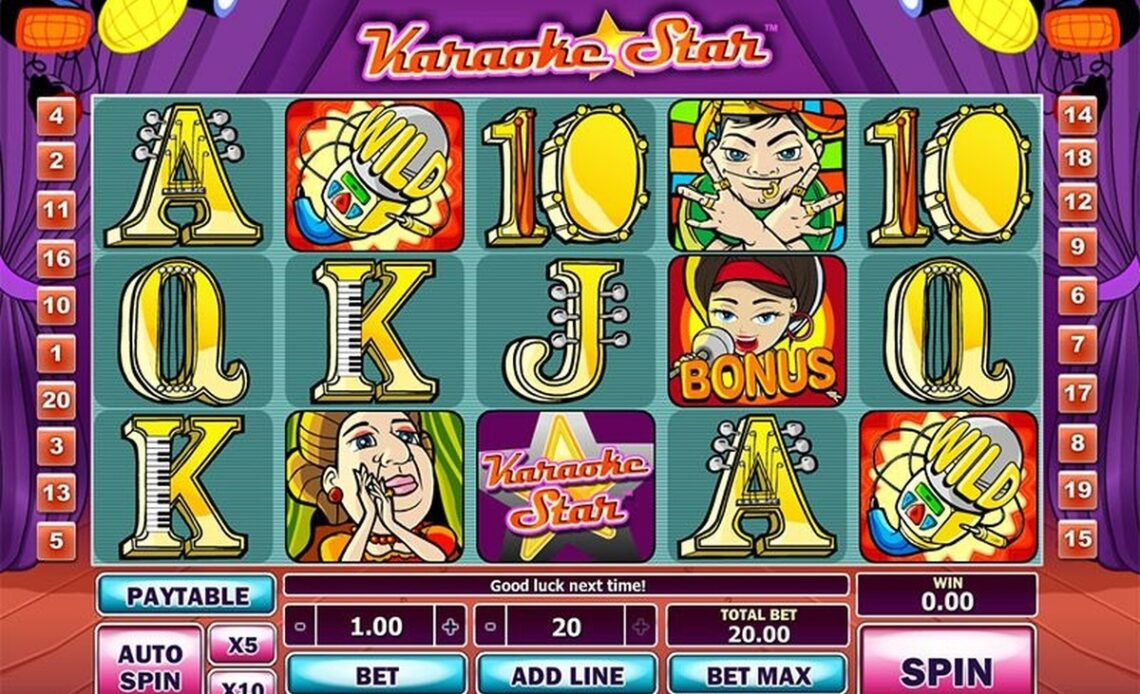Click the BET button
This screenshot has height=694, width=1140.
[x=376, y=675]
